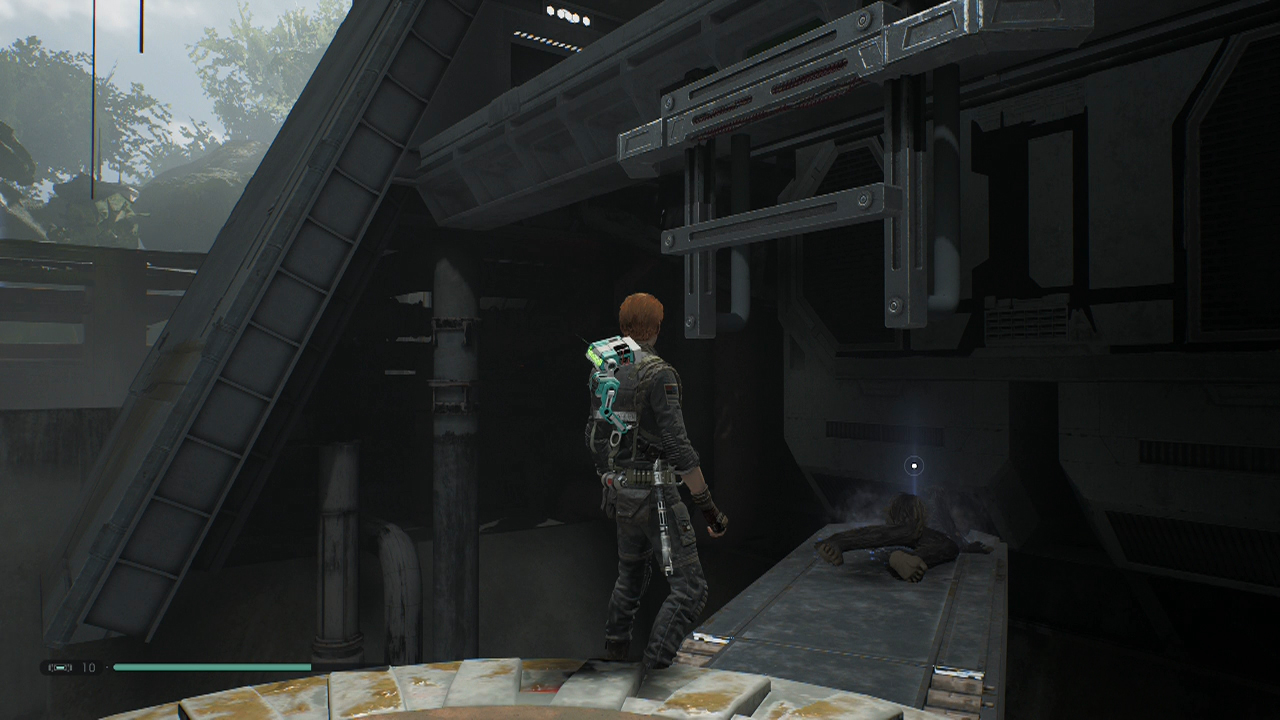Screen dimensions: 1280x720
Task: Click the stim canister icon
Action: tap(60, 667)
